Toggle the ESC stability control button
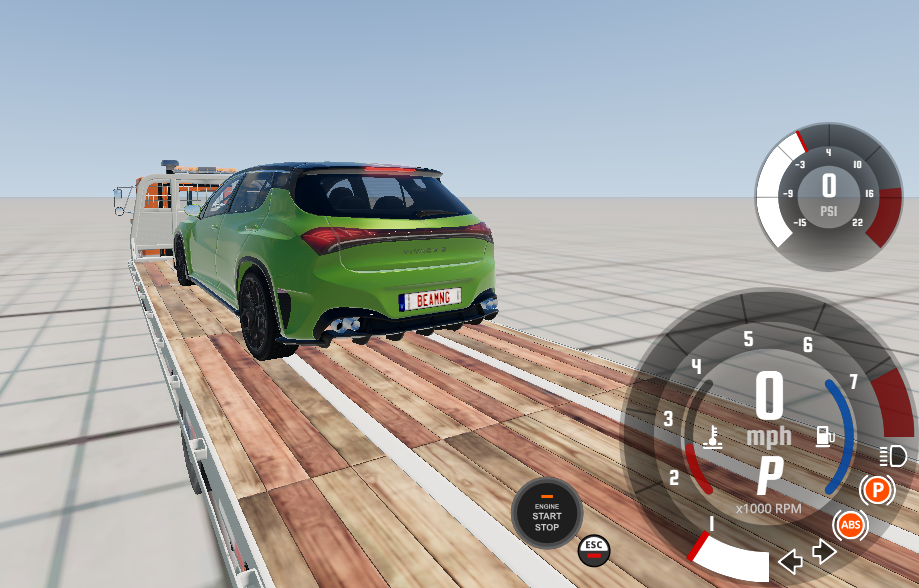The image size is (919, 588). pyautogui.click(x=594, y=549)
